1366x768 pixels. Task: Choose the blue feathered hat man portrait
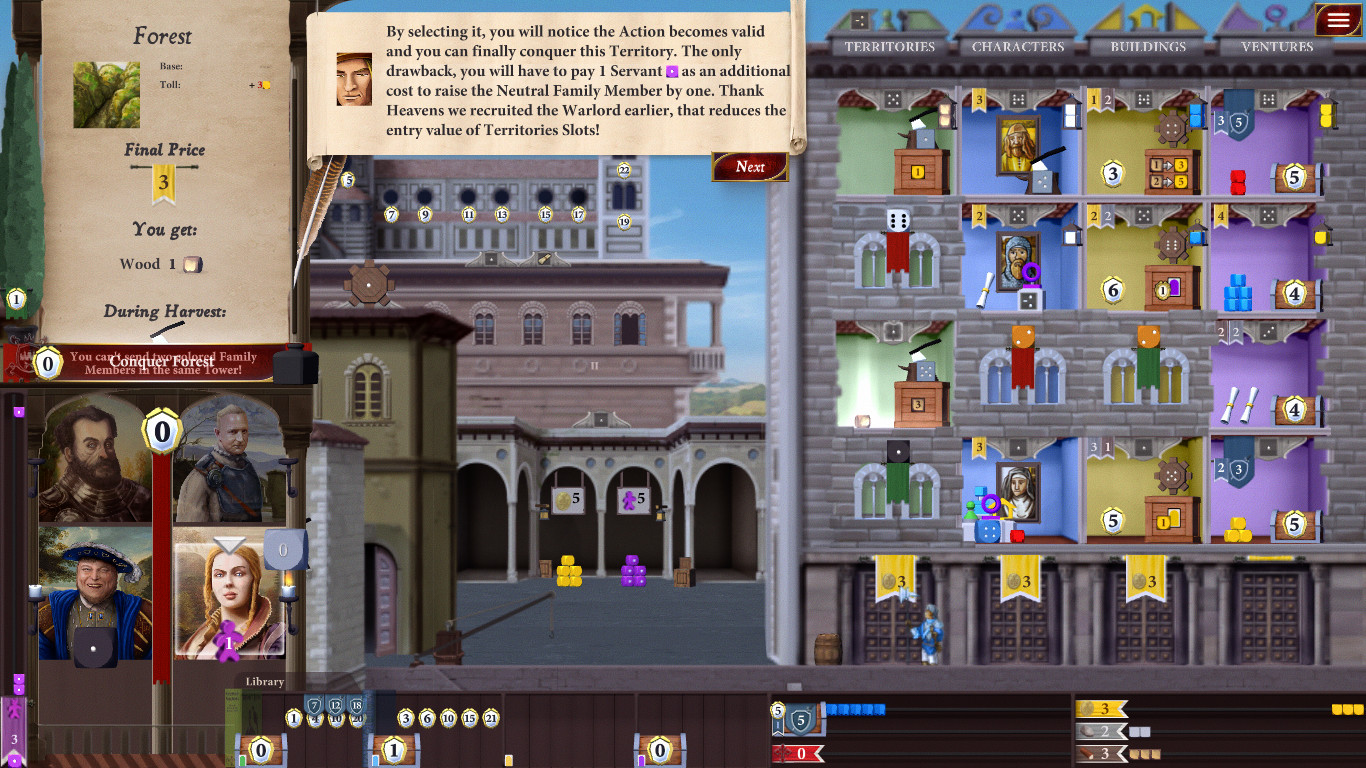[95, 593]
